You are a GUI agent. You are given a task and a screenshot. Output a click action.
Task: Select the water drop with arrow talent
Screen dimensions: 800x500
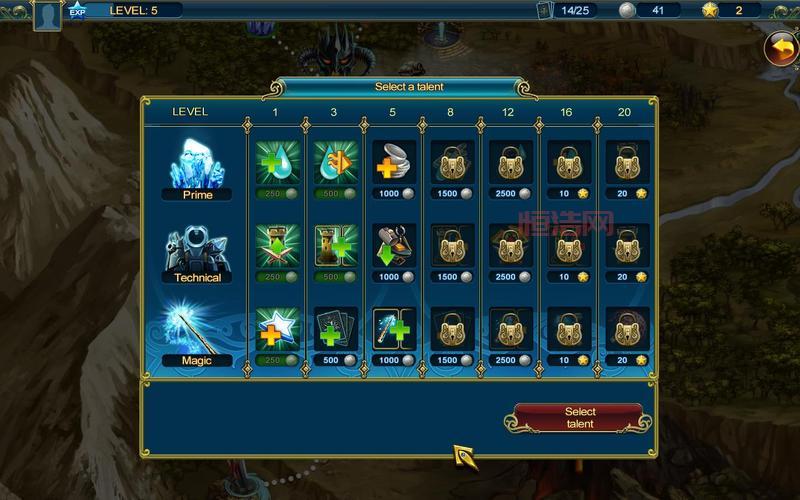point(334,162)
